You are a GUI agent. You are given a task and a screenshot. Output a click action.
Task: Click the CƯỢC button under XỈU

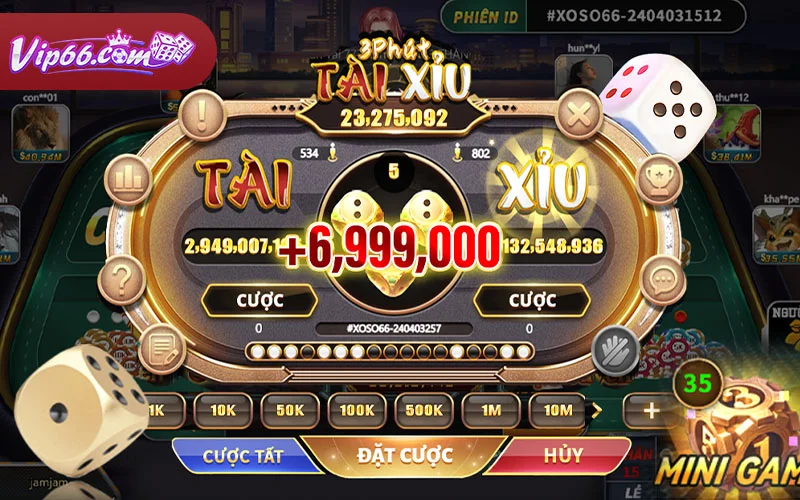point(526,299)
